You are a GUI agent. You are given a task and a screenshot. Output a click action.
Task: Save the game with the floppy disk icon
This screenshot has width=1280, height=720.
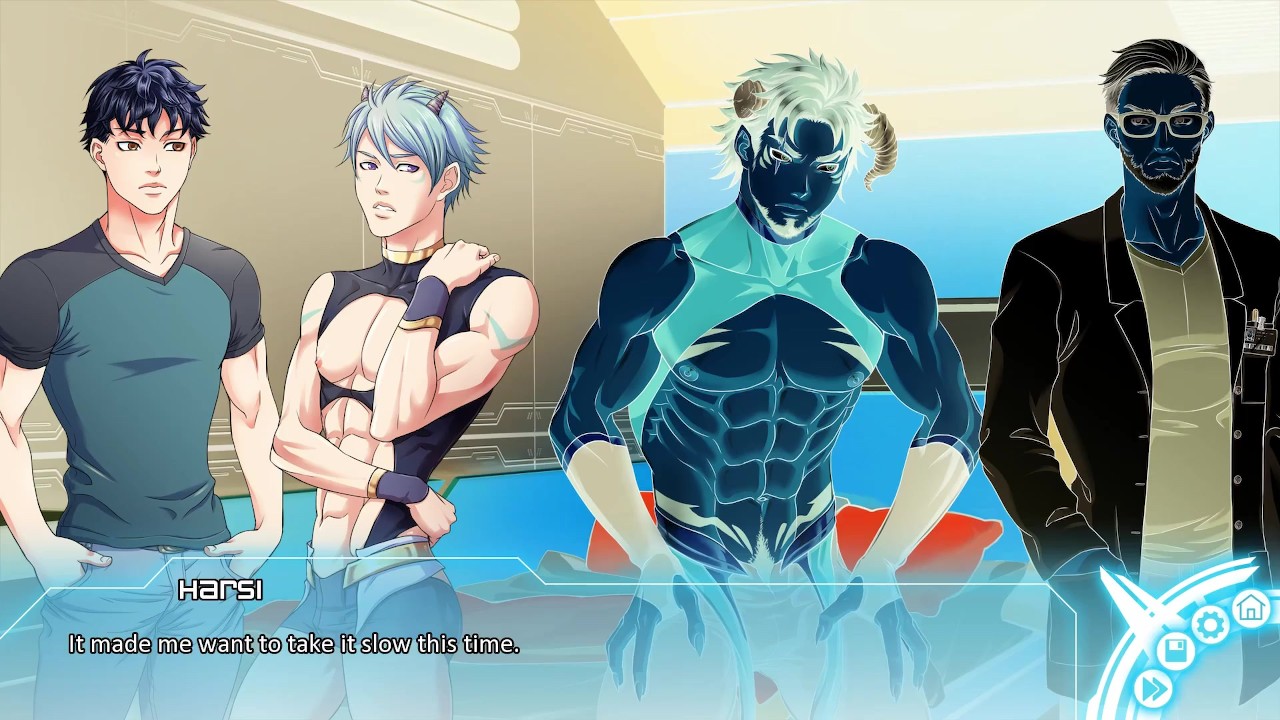[x=1177, y=652]
